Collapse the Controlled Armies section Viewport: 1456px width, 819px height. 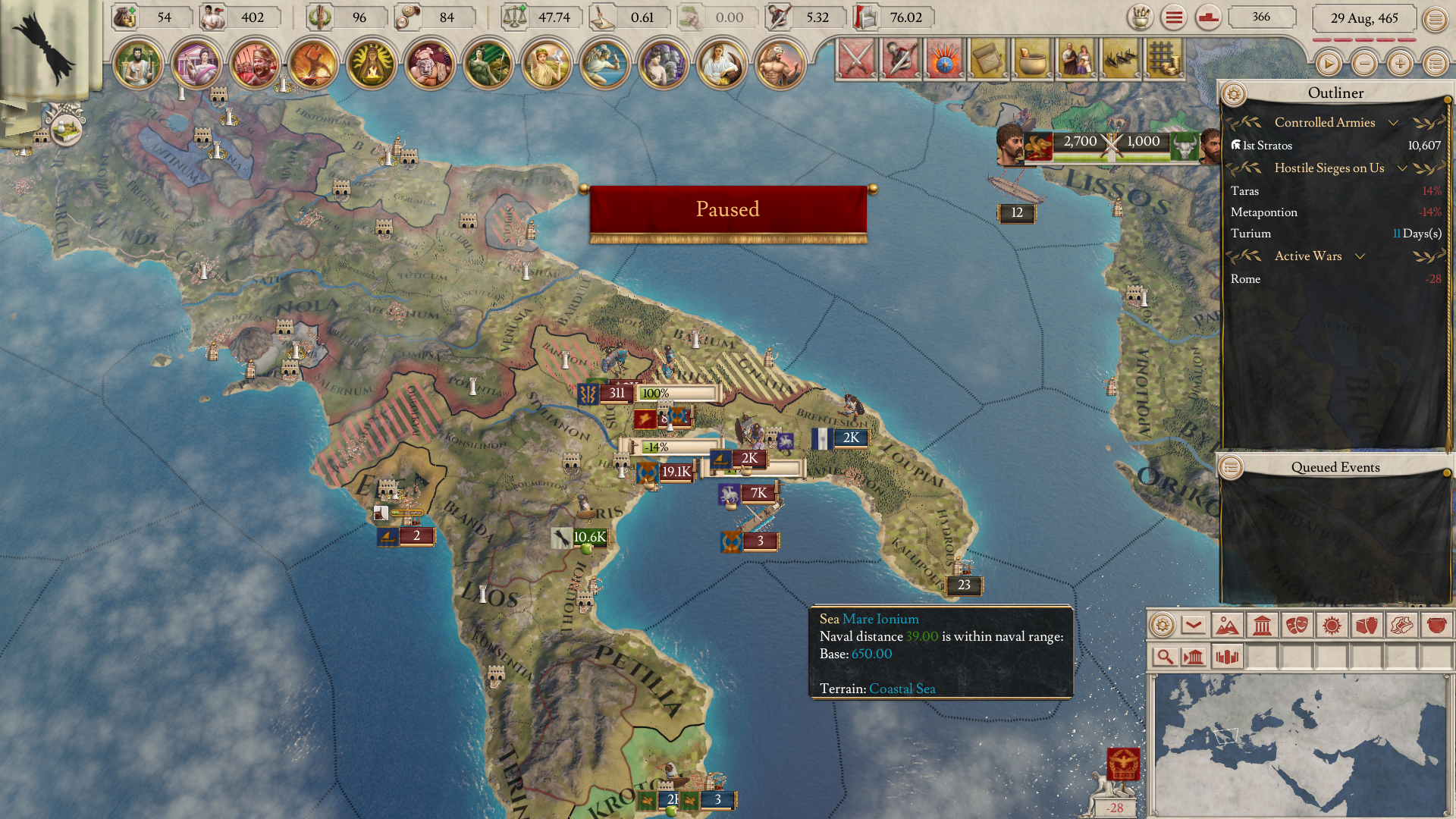tap(1393, 123)
